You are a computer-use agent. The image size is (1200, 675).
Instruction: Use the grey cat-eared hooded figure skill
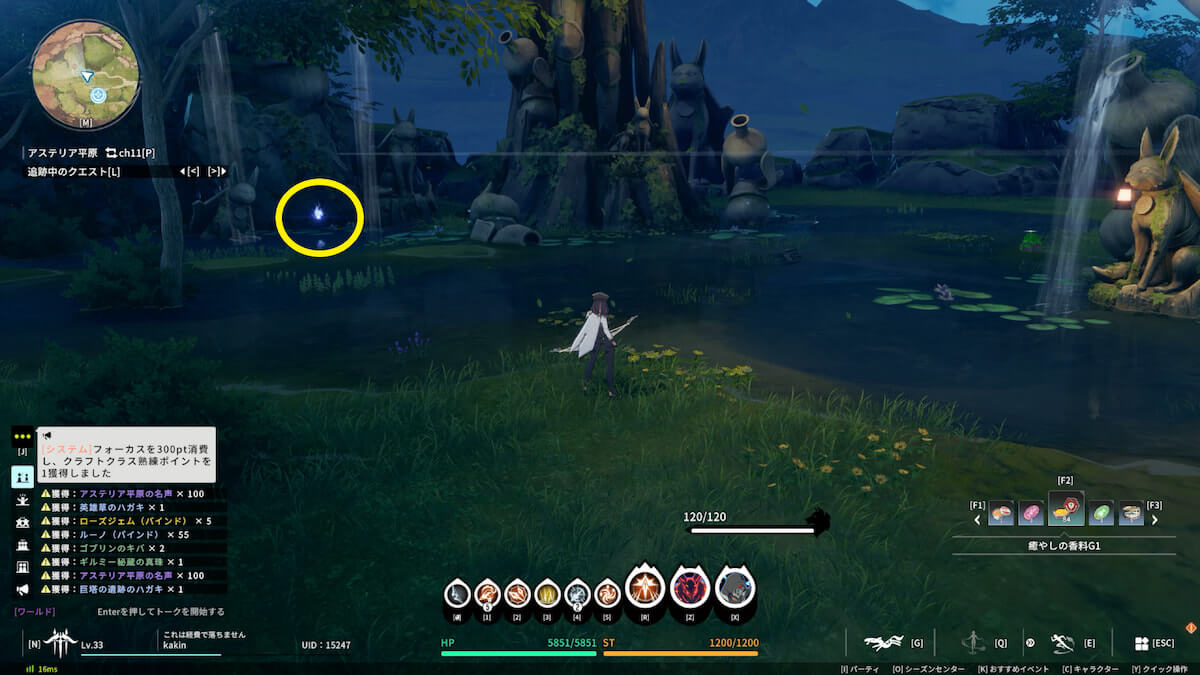[x=735, y=590]
